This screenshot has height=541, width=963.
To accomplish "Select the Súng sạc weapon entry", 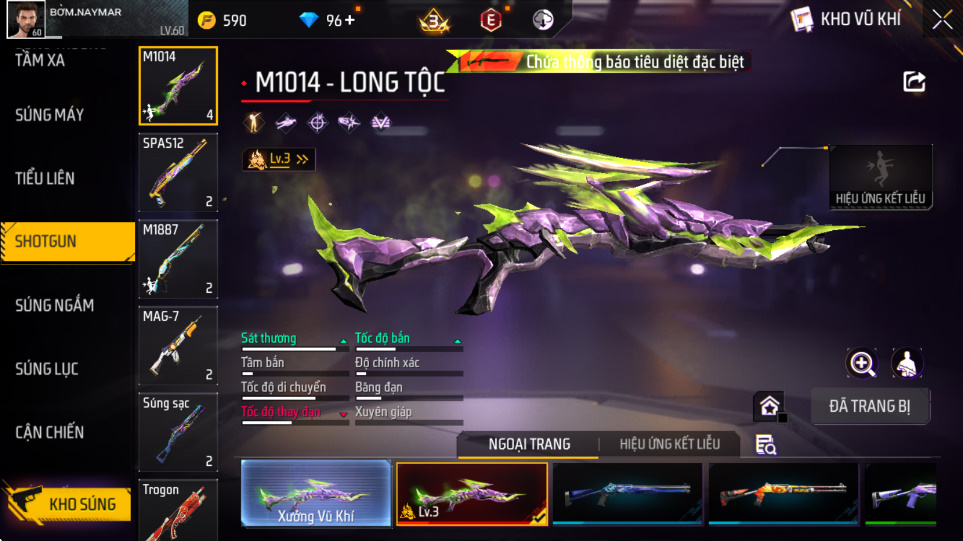I will [178, 432].
